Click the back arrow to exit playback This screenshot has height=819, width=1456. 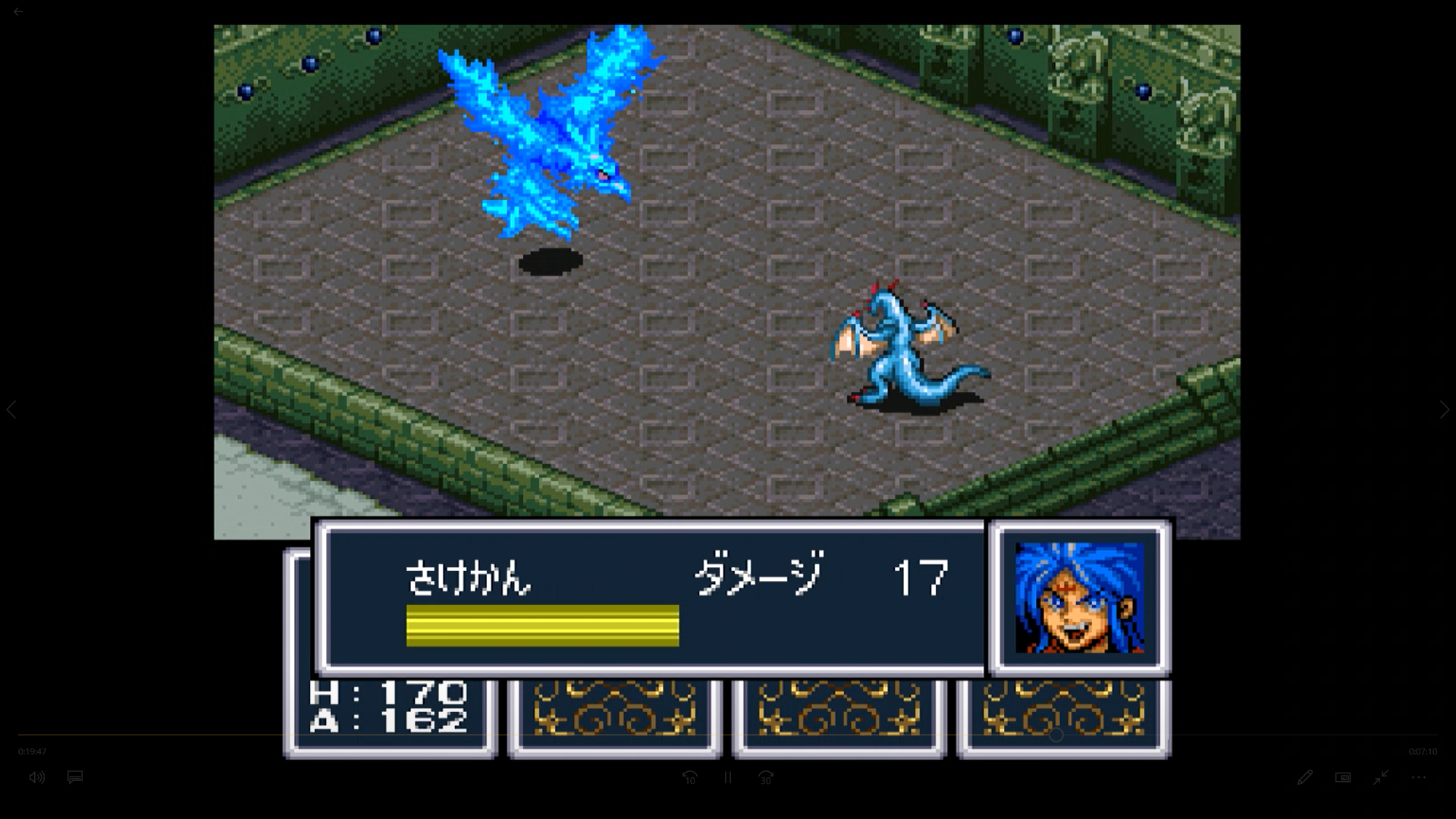pyautogui.click(x=17, y=11)
